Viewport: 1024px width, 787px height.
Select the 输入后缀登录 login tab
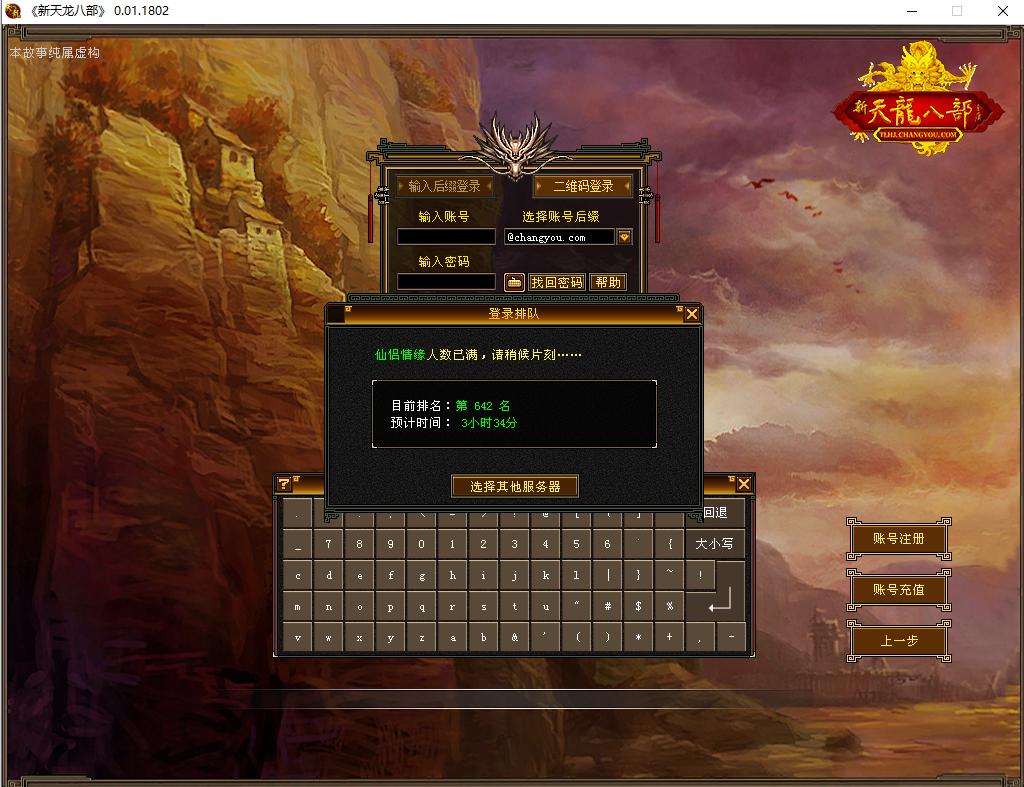(x=444, y=186)
